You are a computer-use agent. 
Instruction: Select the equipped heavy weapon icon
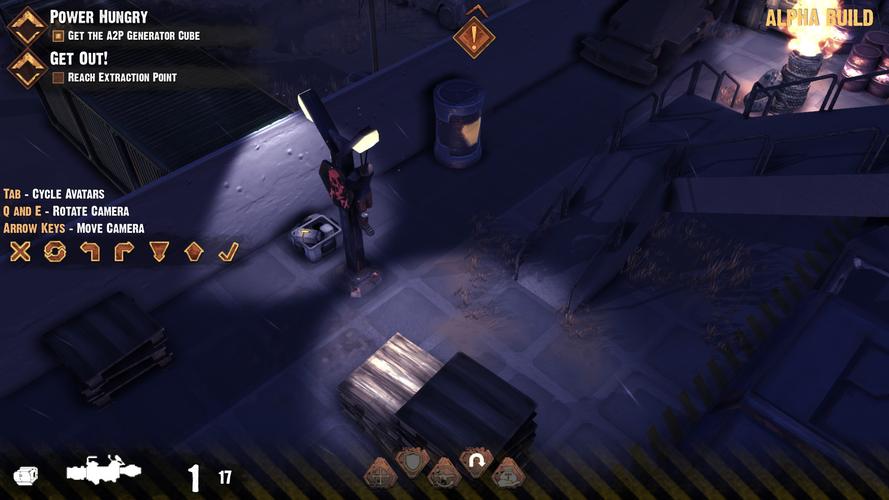pyautogui.click(x=103, y=471)
